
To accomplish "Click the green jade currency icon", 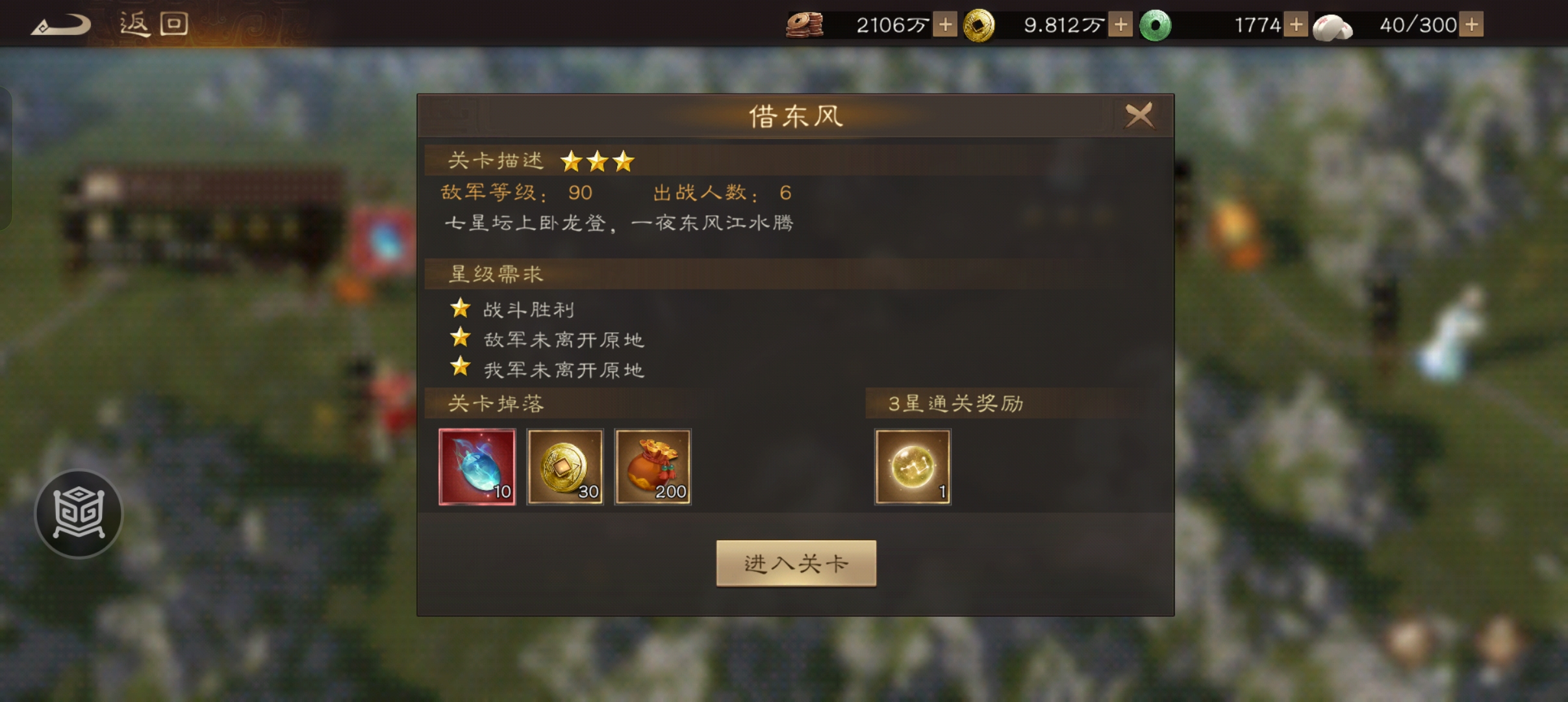I will (1156, 23).
